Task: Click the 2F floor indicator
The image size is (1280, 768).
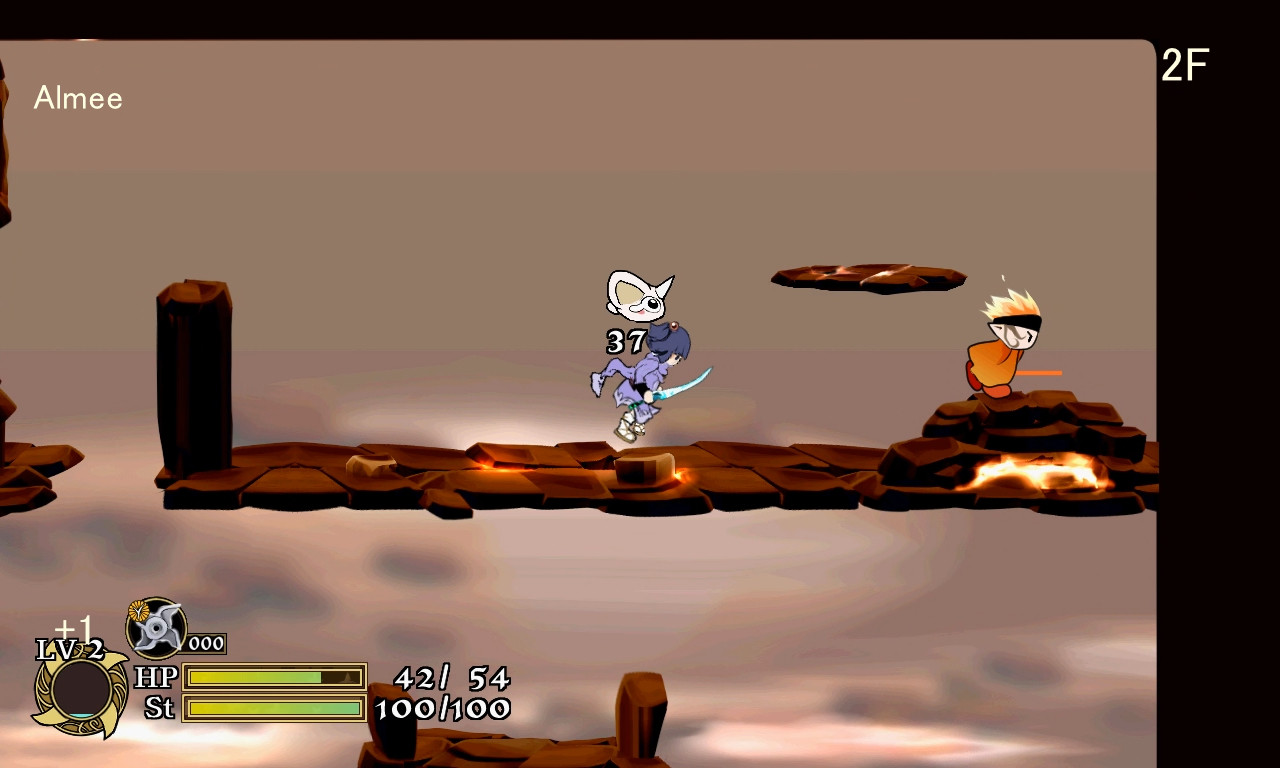Action: pos(1185,64)
